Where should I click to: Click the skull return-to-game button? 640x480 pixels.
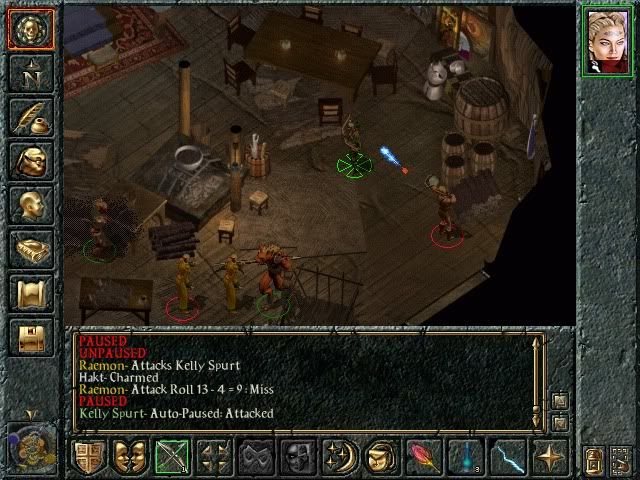click(30, 30)
